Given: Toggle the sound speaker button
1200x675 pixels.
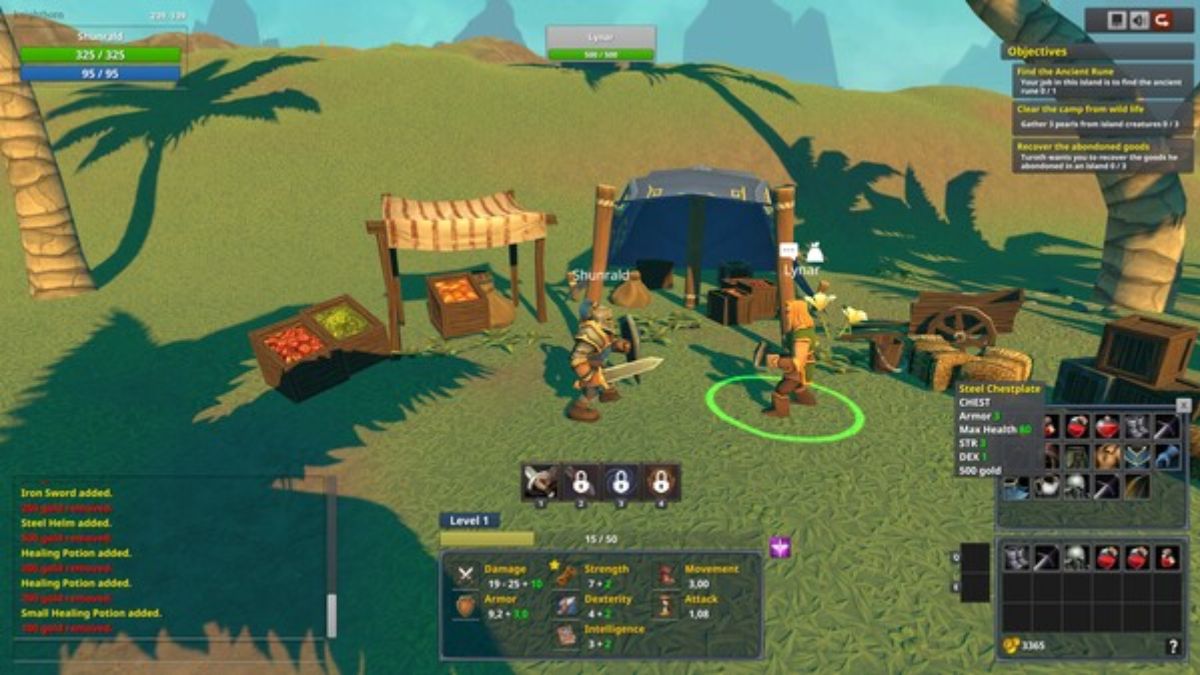Looking at the screenshot, I should point(1140,20).
